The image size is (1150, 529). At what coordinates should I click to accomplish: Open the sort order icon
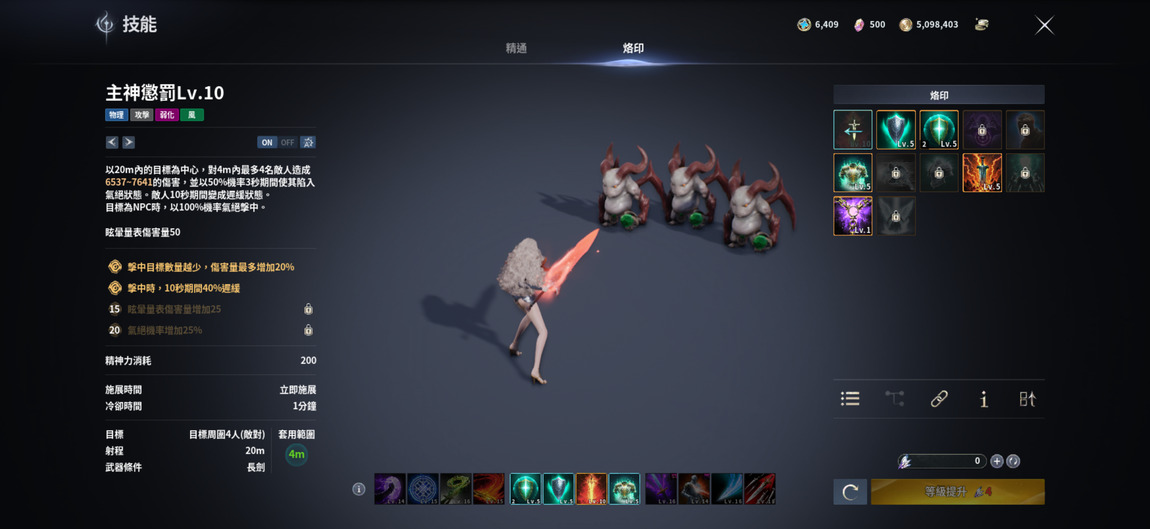click(x=1027, y=399)
